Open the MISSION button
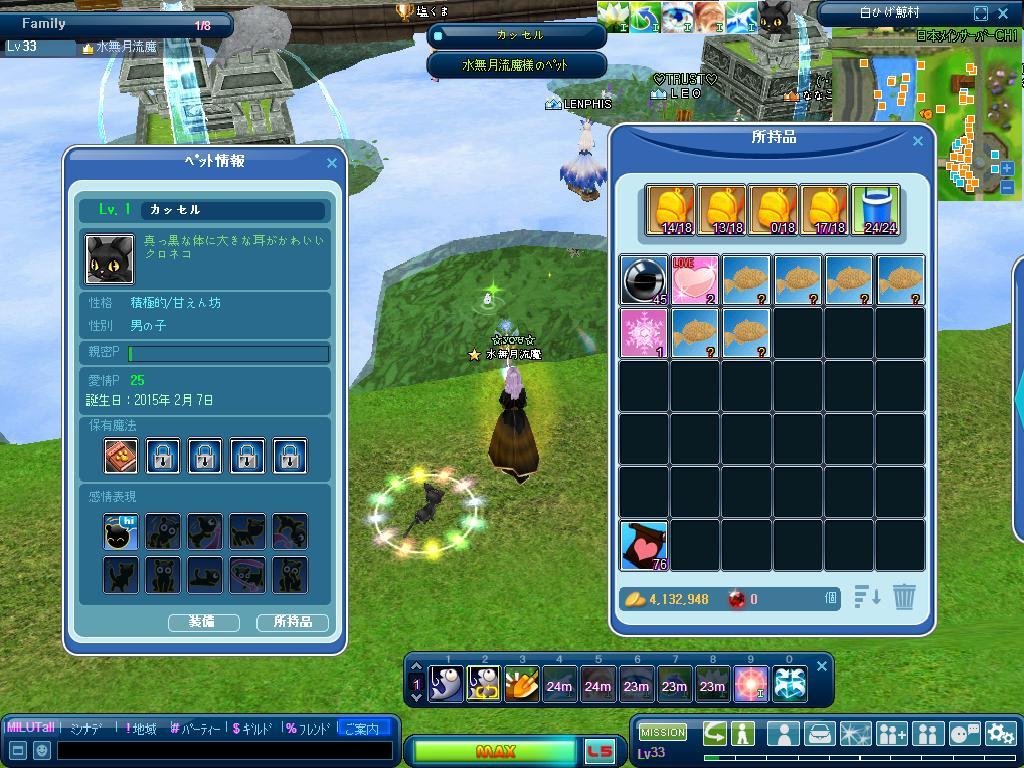The image size is (1024, 768). [663, 733]
